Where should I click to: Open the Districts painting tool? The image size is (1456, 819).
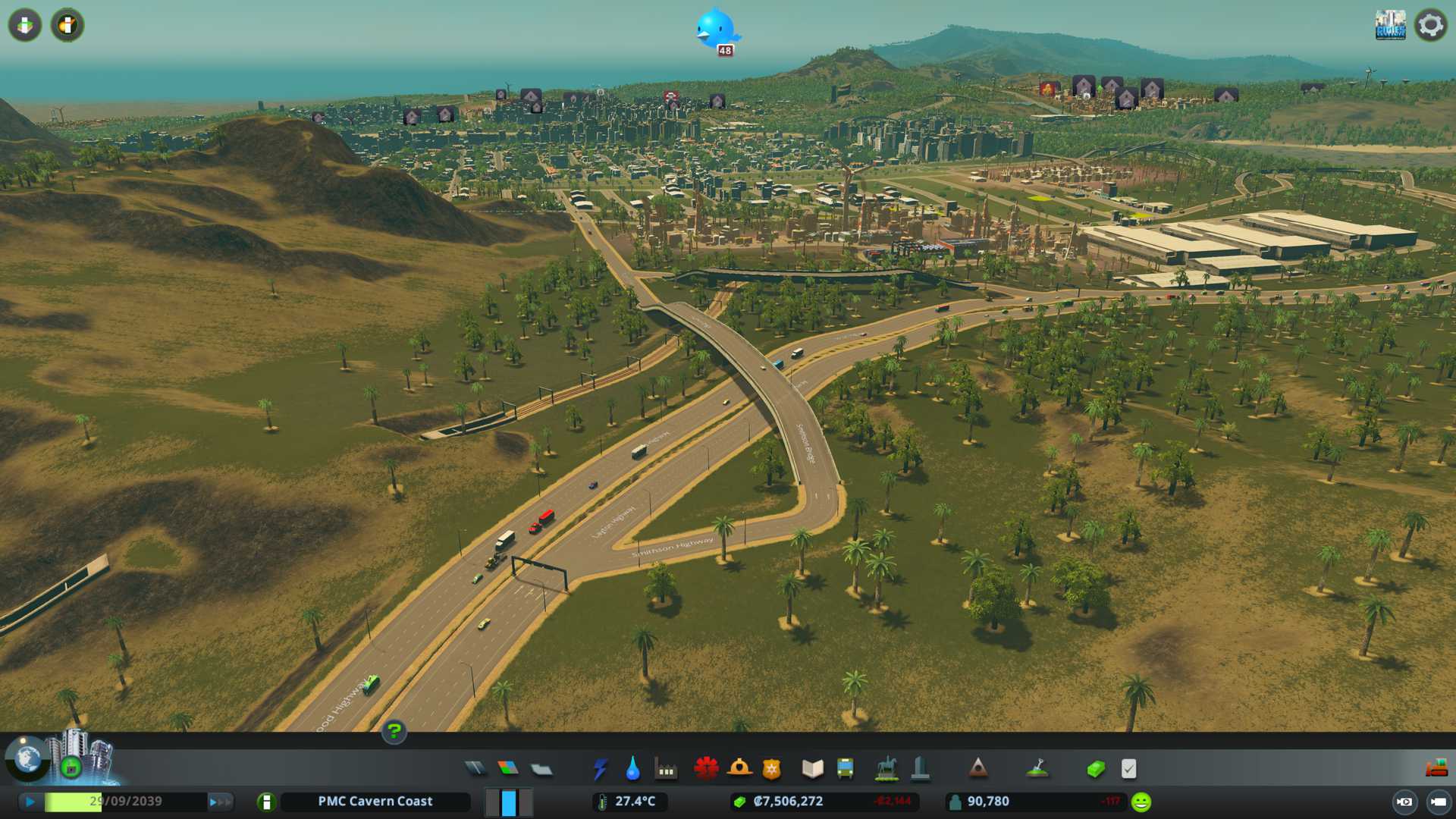click(541, 770)
